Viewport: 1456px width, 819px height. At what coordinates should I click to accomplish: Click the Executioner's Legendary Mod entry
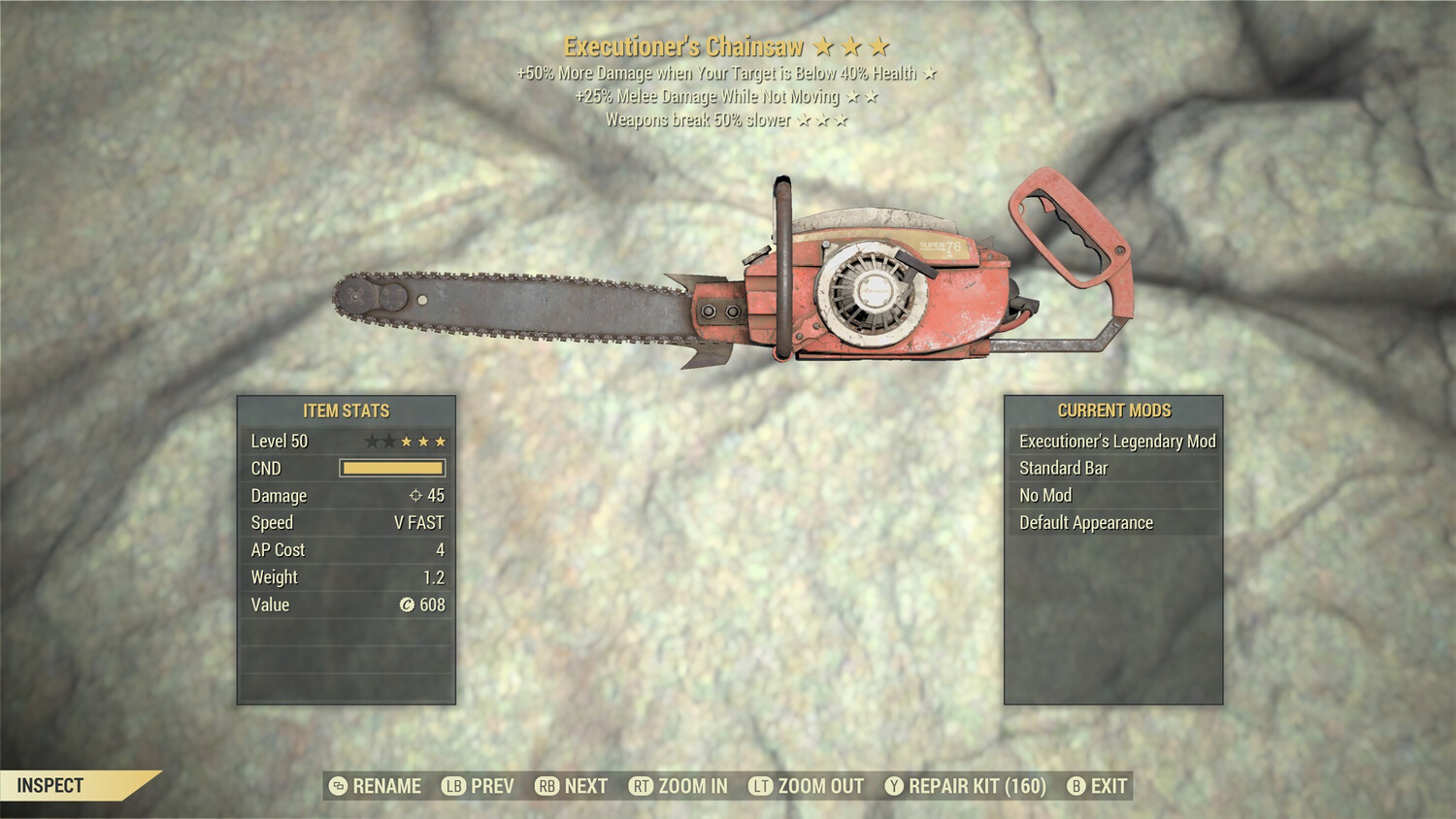point(1116,441)
